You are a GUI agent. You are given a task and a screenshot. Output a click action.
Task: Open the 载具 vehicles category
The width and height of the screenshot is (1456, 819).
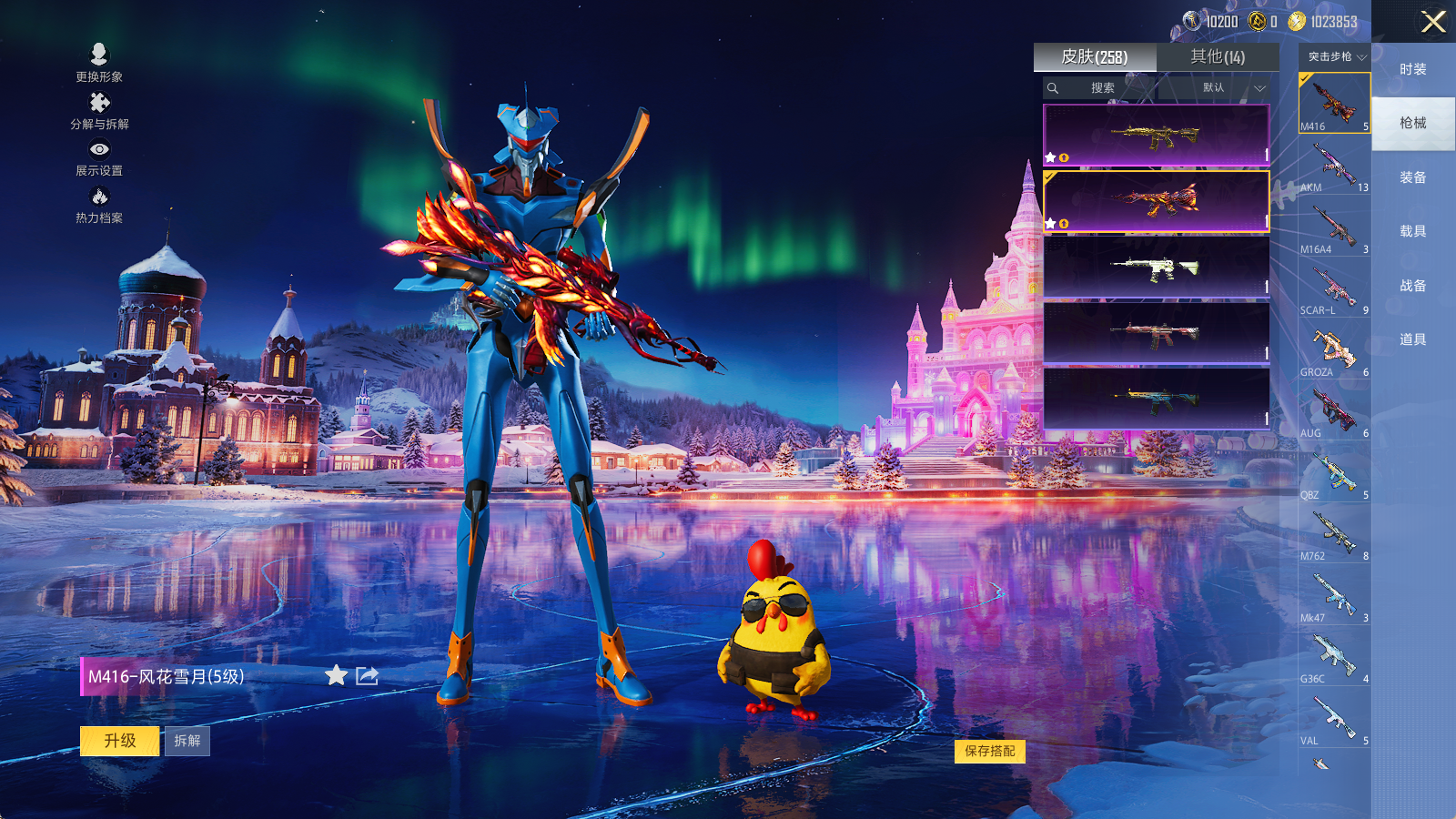click(1412, 231)
